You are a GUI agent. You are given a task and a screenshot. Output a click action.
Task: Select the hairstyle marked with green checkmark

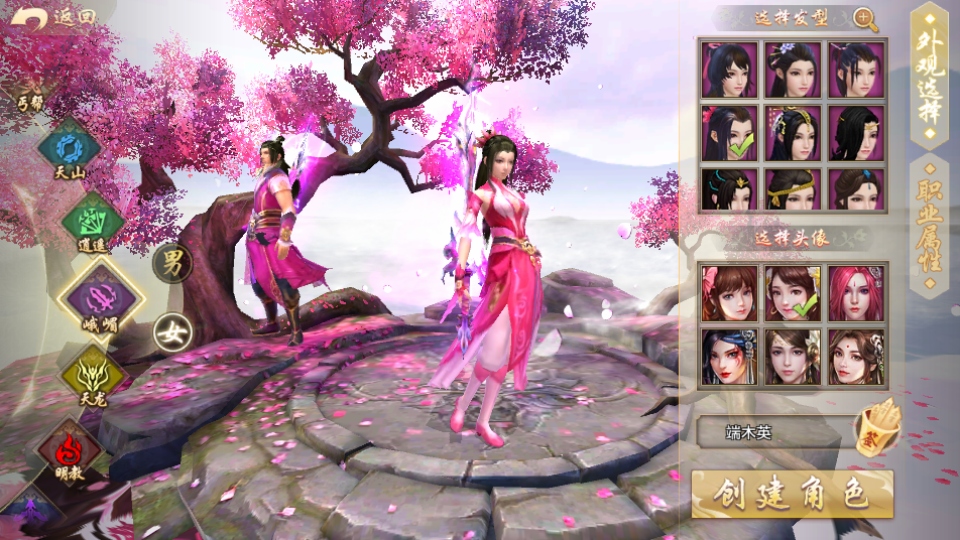[x=729, y=133]
